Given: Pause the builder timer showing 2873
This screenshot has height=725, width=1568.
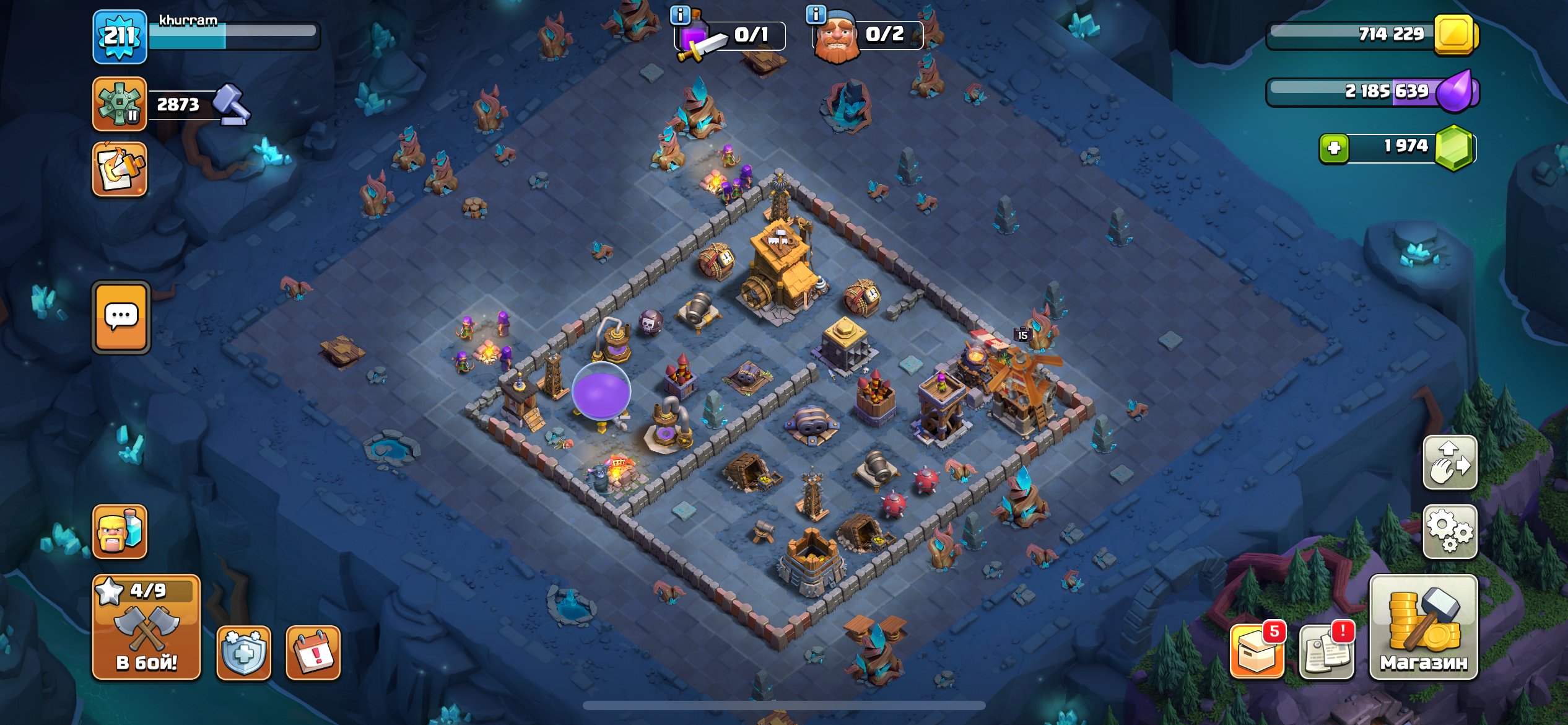Looking at the screenshot, I should 121,103.
